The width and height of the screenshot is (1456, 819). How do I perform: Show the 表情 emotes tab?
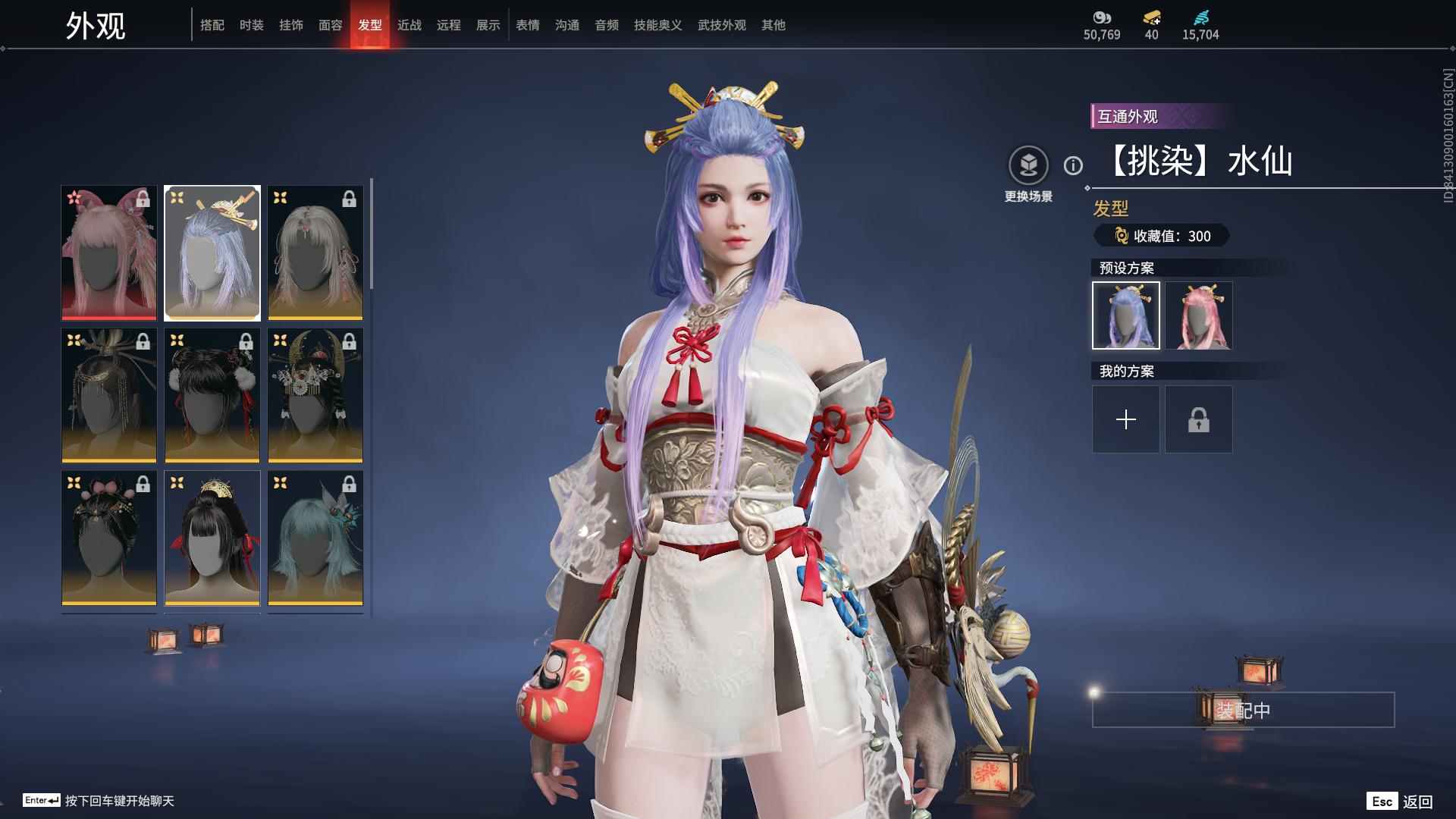pos(527,25)
